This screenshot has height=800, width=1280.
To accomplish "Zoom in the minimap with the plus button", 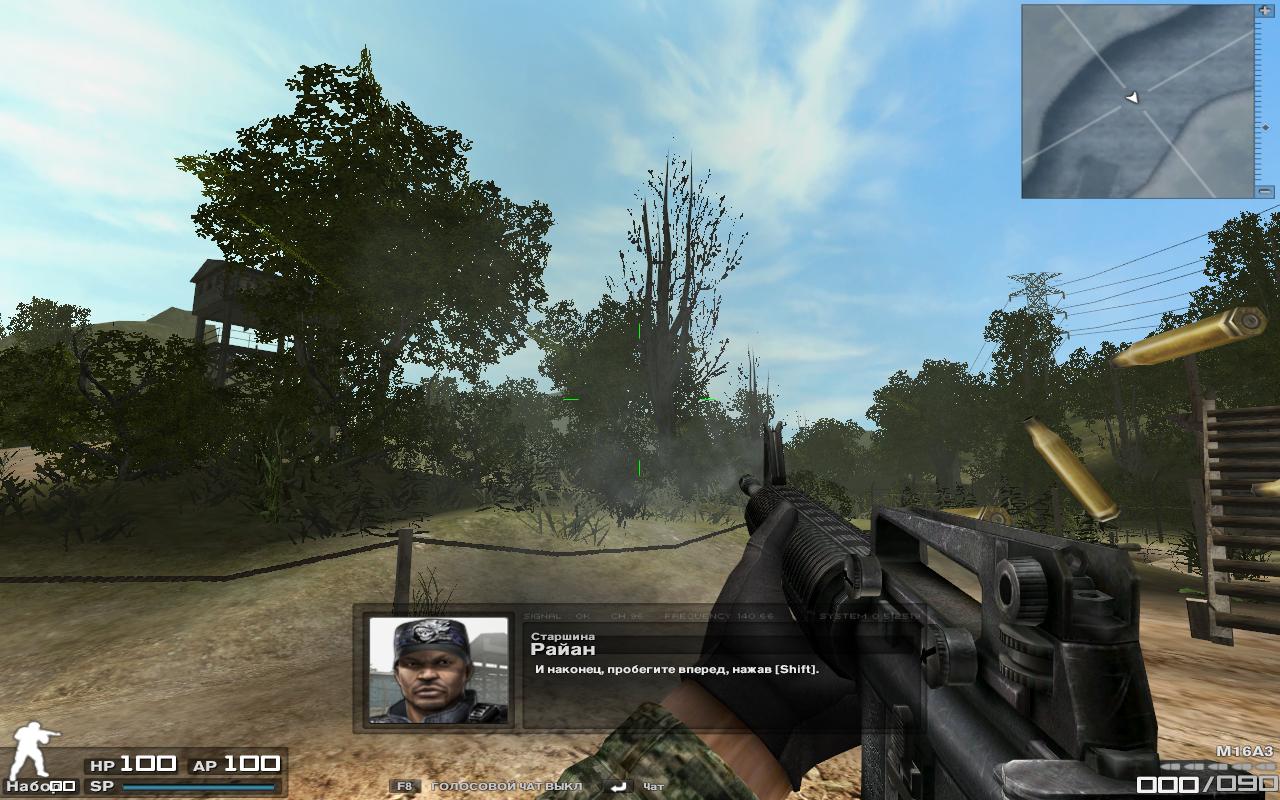I will click(1266, 10).
